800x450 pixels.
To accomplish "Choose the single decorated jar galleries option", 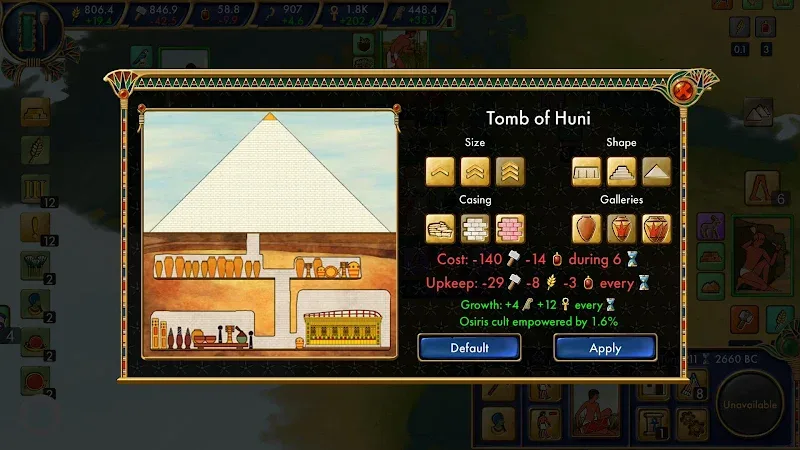I will (x=621, y=229).
